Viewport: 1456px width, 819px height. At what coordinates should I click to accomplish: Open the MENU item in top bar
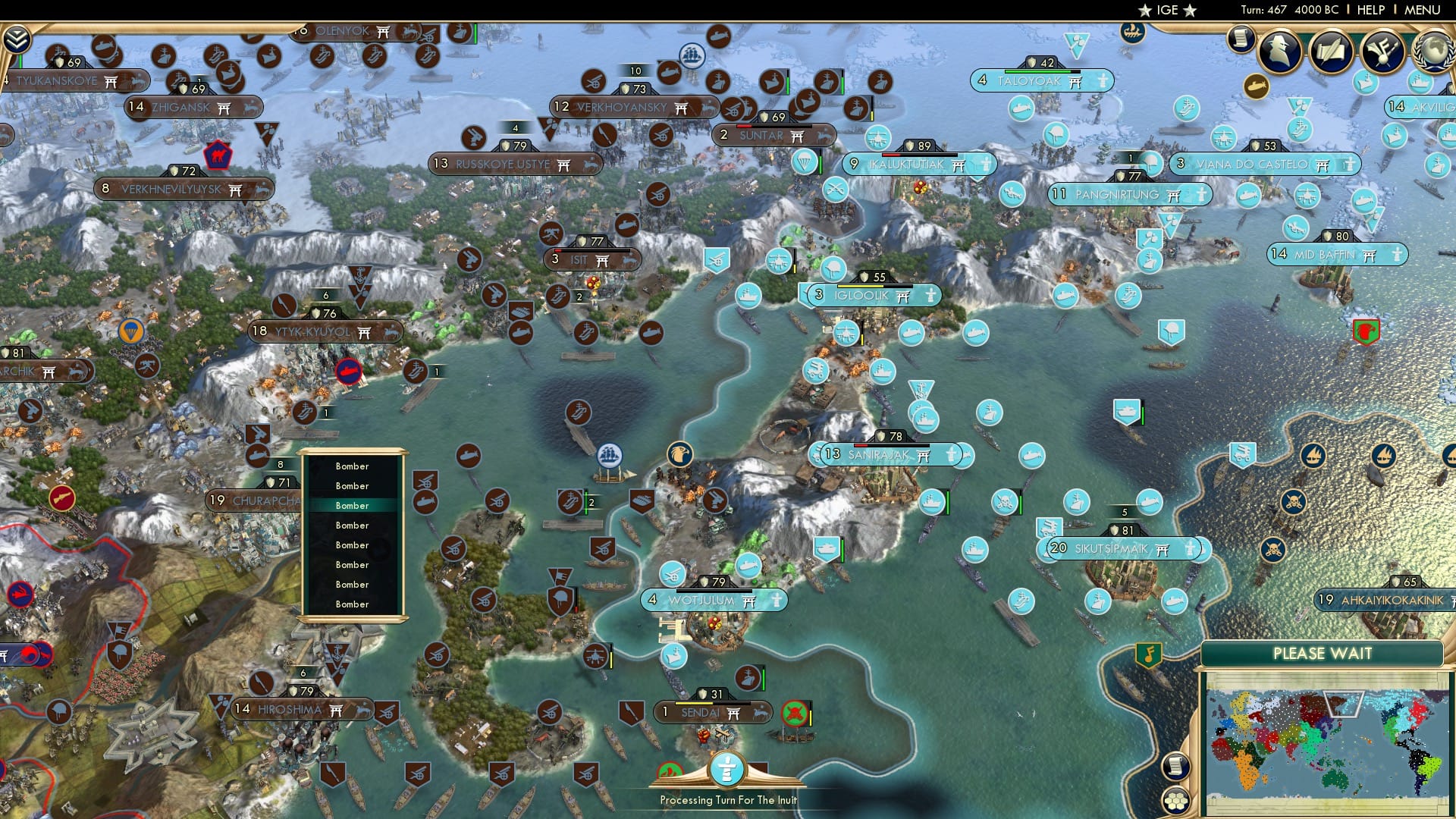[1424, 9]
